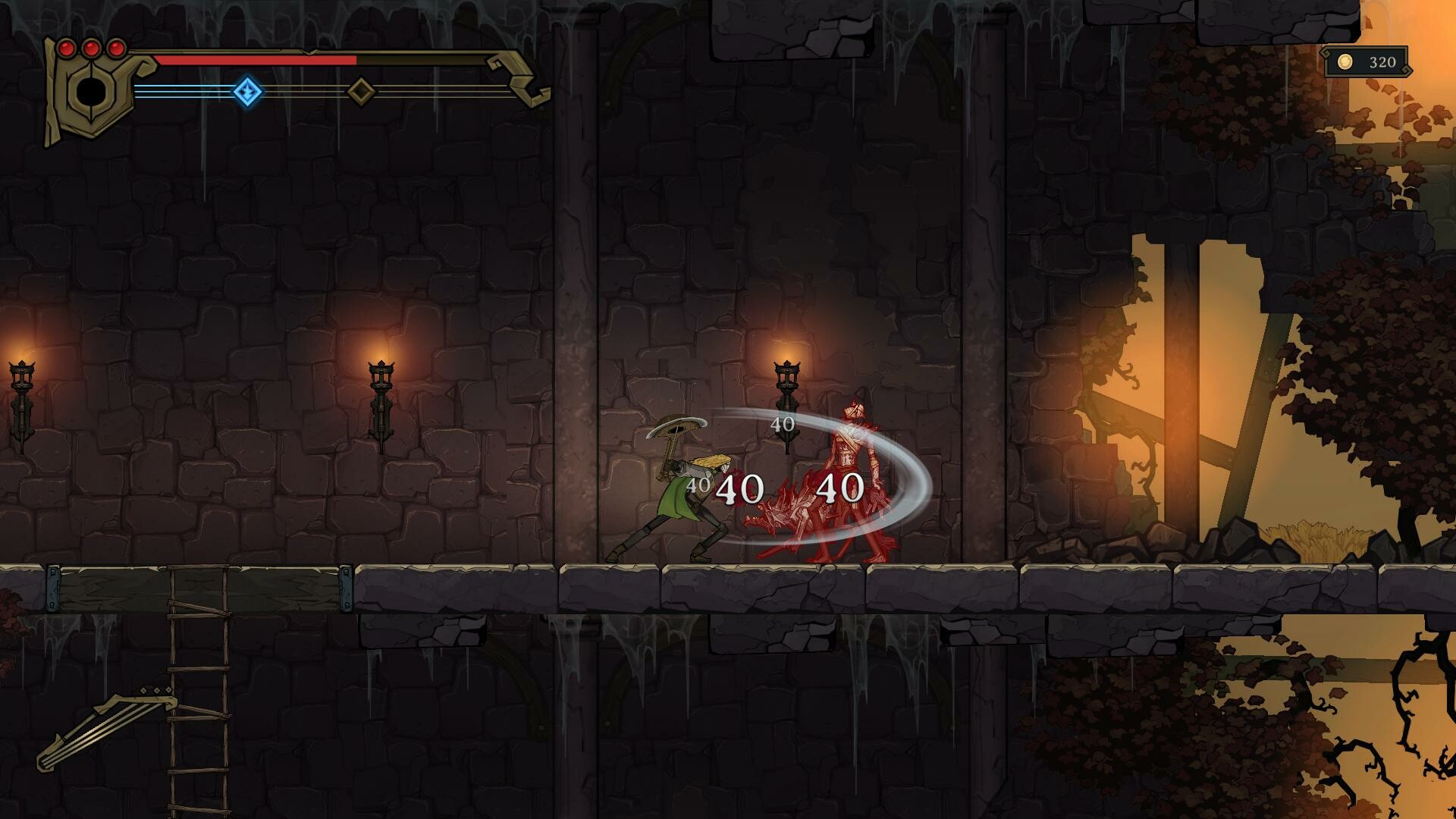
Task: Open the blue energy meter details
Action: pos(190,93)
